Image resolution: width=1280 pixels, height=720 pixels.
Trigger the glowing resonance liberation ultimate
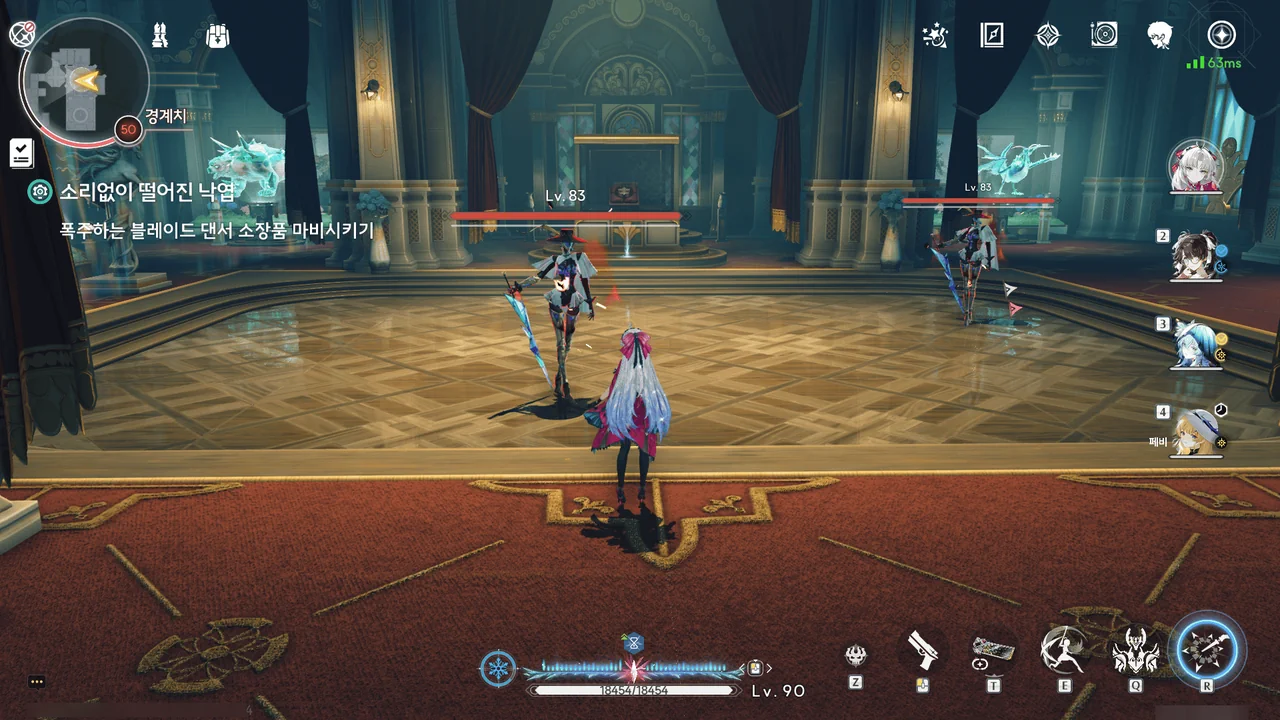1208,650
